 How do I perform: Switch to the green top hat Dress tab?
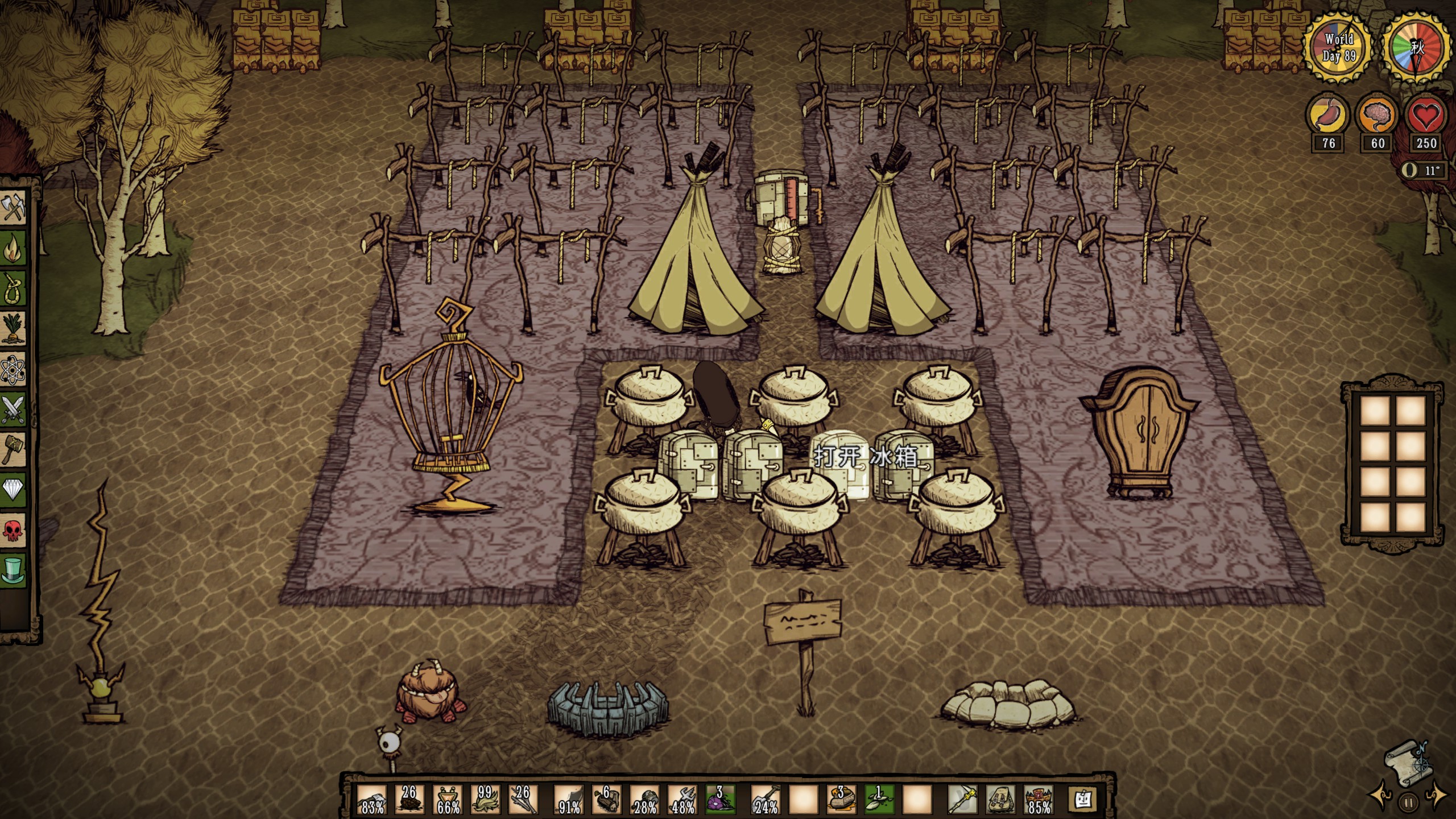click(x=13, y=570)
